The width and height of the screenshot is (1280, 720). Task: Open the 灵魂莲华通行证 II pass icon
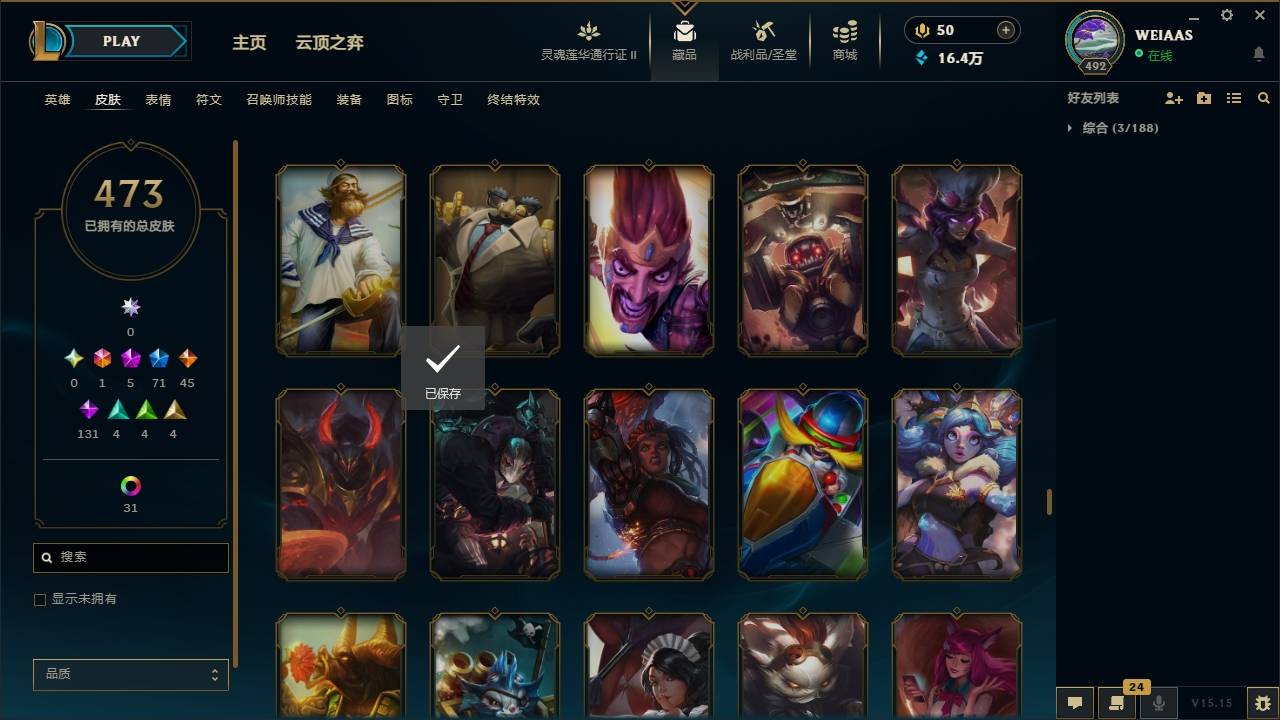(588, 40)
